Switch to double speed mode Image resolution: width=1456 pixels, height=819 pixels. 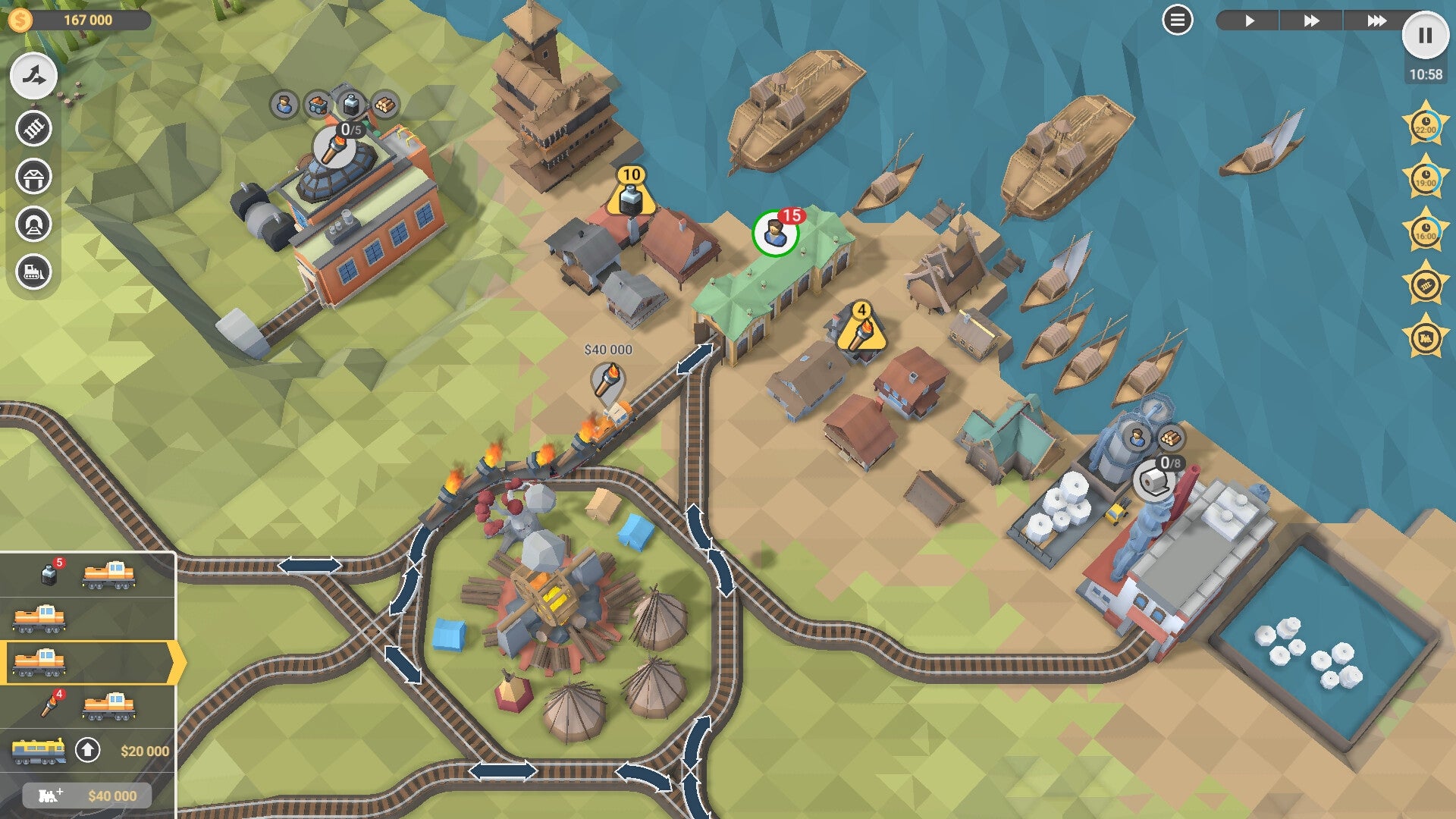[x=1313, y=21]
